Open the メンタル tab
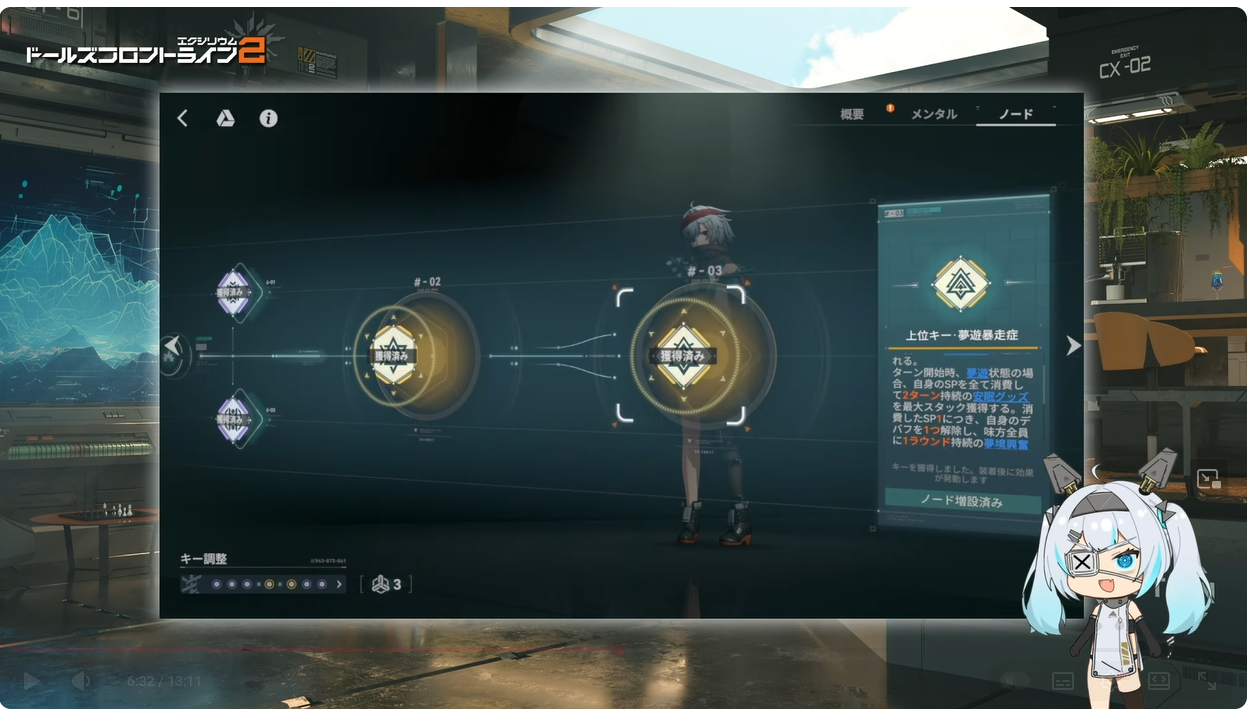This screenshot has width=1247, height=709. click(933, 115)
